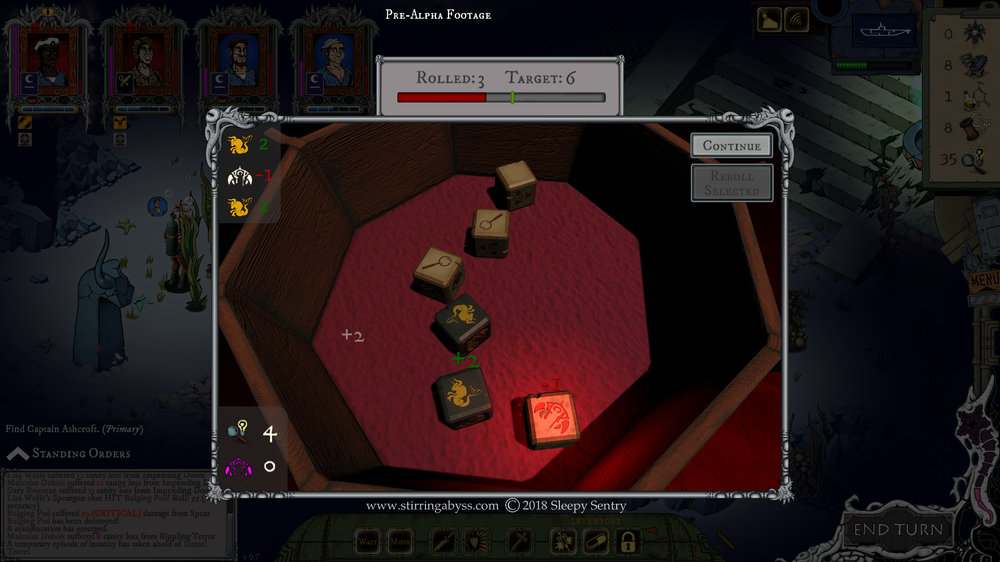Click the Continue button
1000x562 pixels.
tap(731, 146)
